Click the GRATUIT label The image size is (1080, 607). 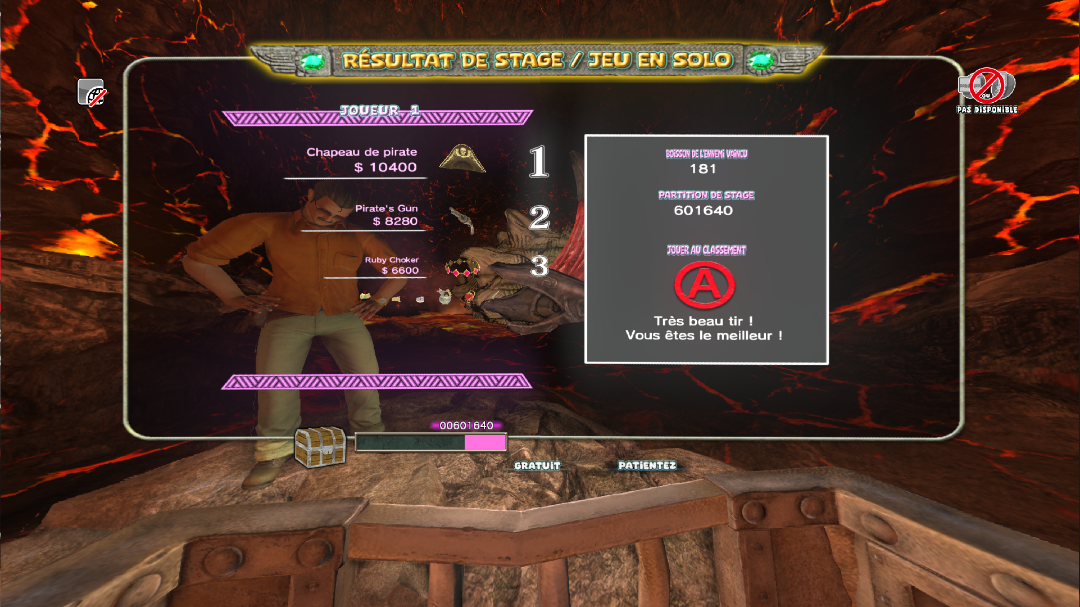point(537,466)
